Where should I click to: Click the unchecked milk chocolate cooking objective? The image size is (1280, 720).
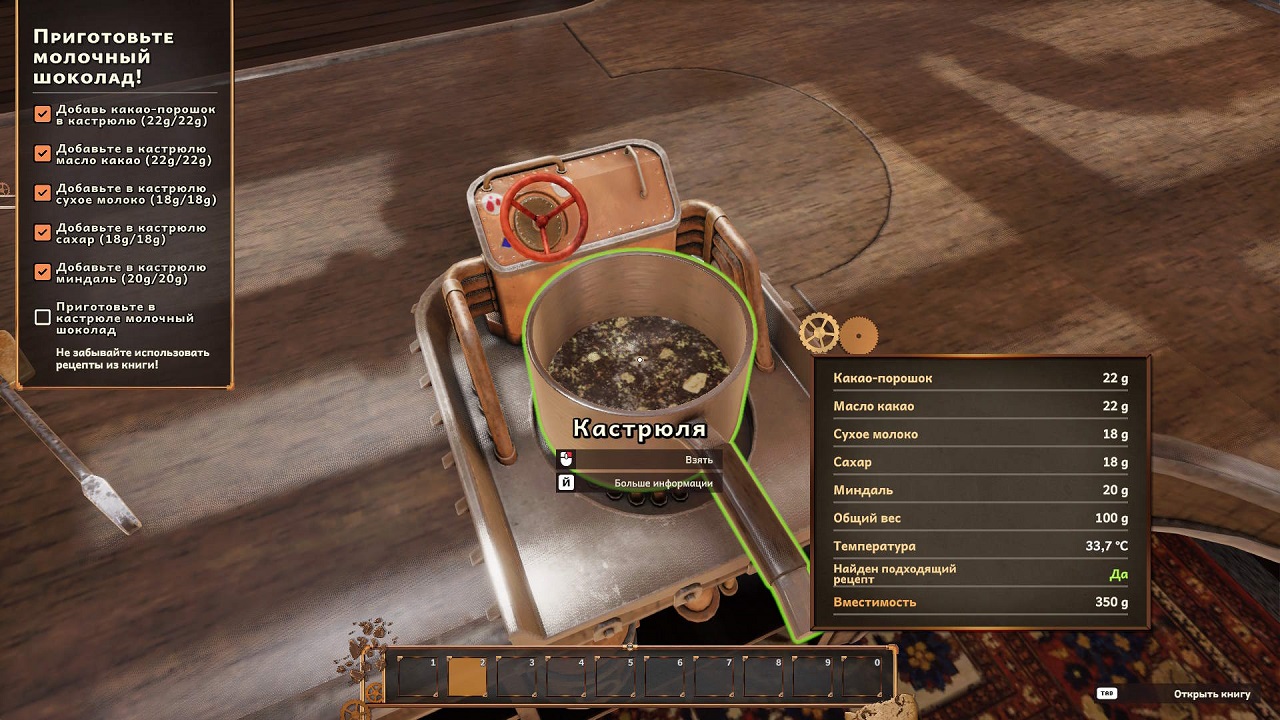click(42, 317)
